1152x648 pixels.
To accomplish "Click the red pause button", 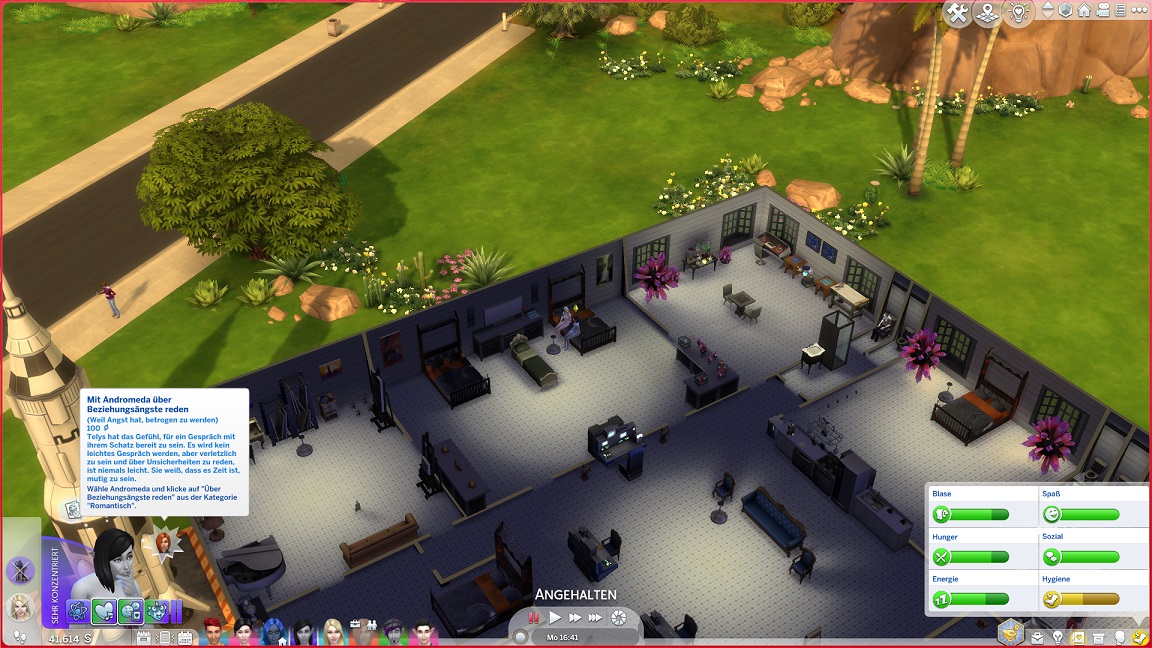I will pos(535,618).
